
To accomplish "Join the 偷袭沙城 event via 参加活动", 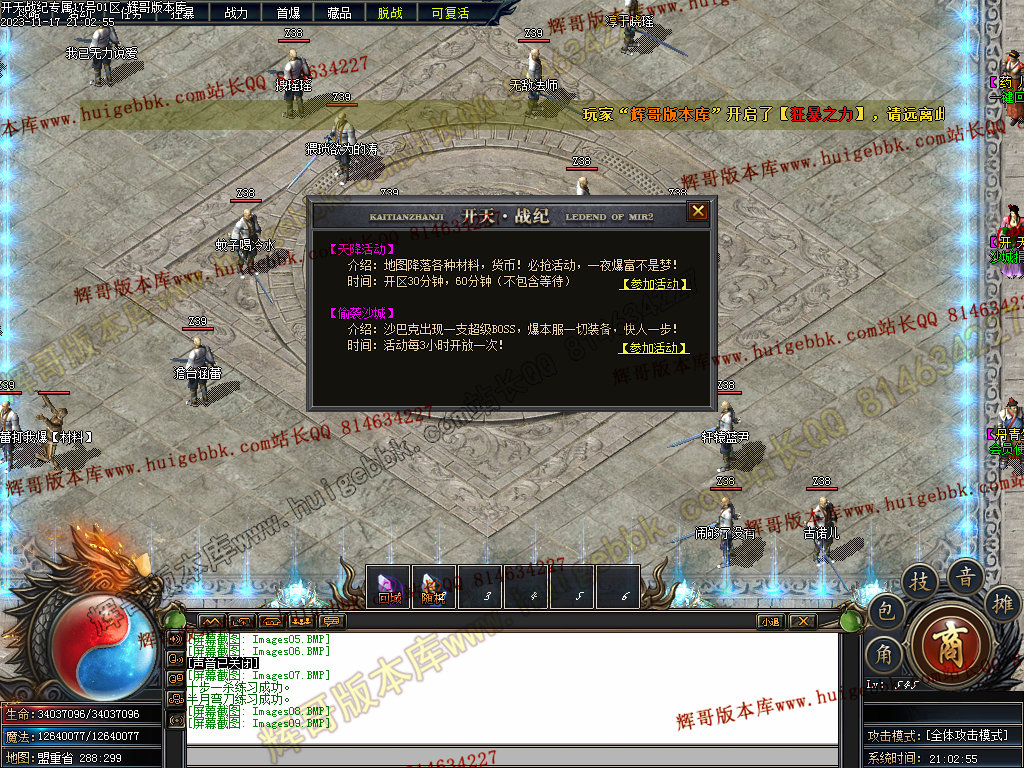I will click(x=655, y=348).
